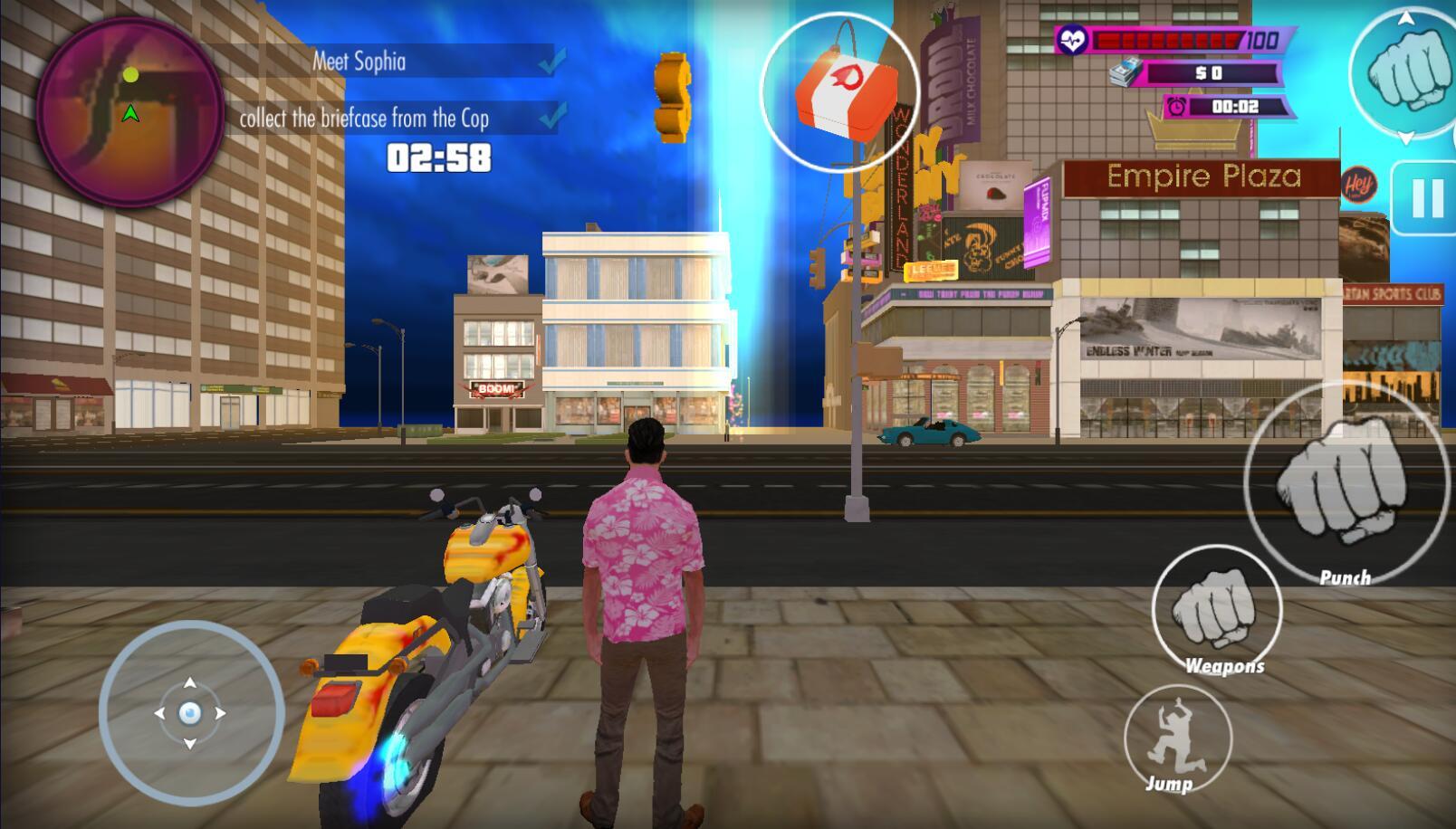Tap the green player arrow on the minimap

point(132,114)
